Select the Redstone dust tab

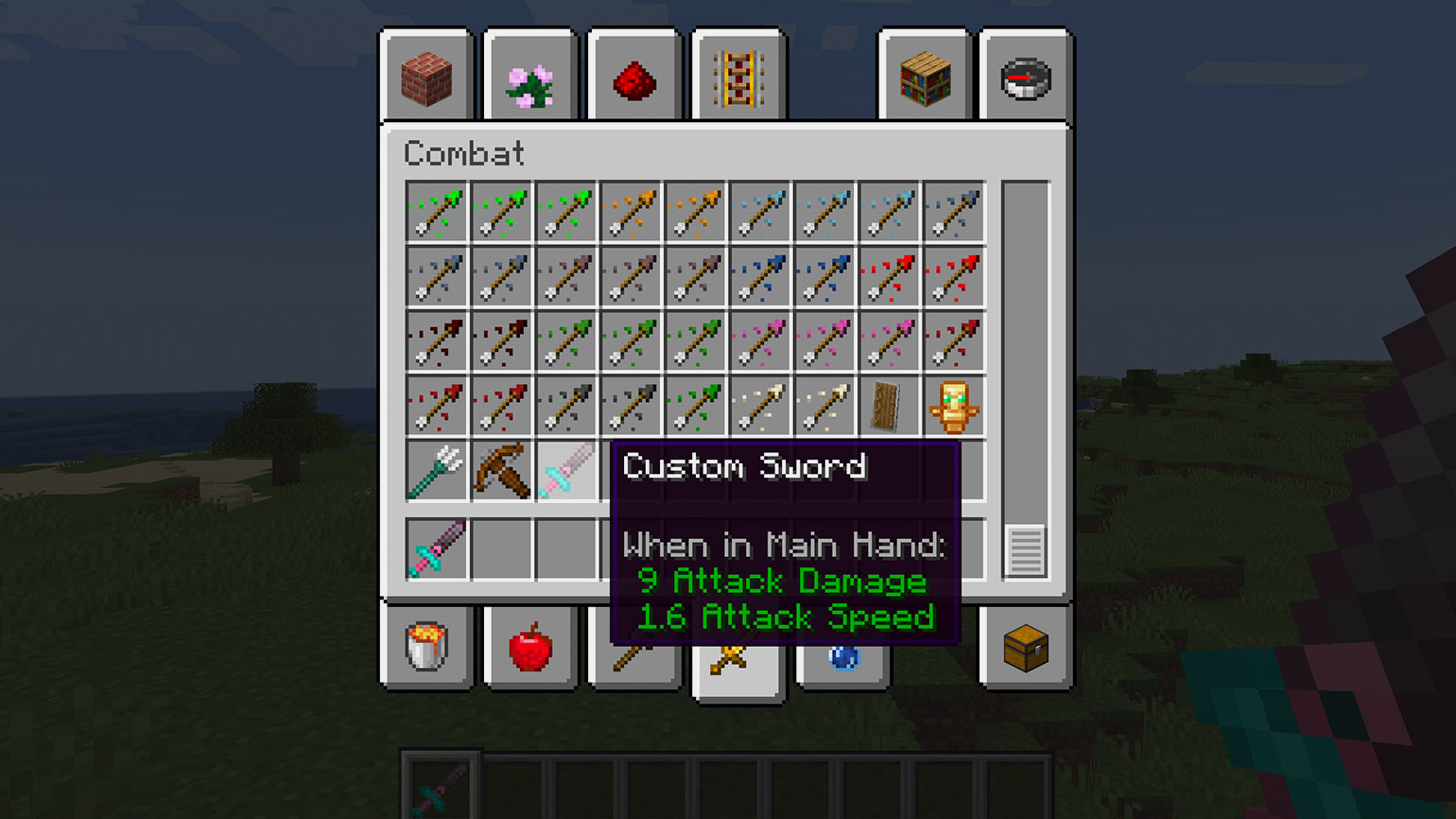tap(633, 81)
